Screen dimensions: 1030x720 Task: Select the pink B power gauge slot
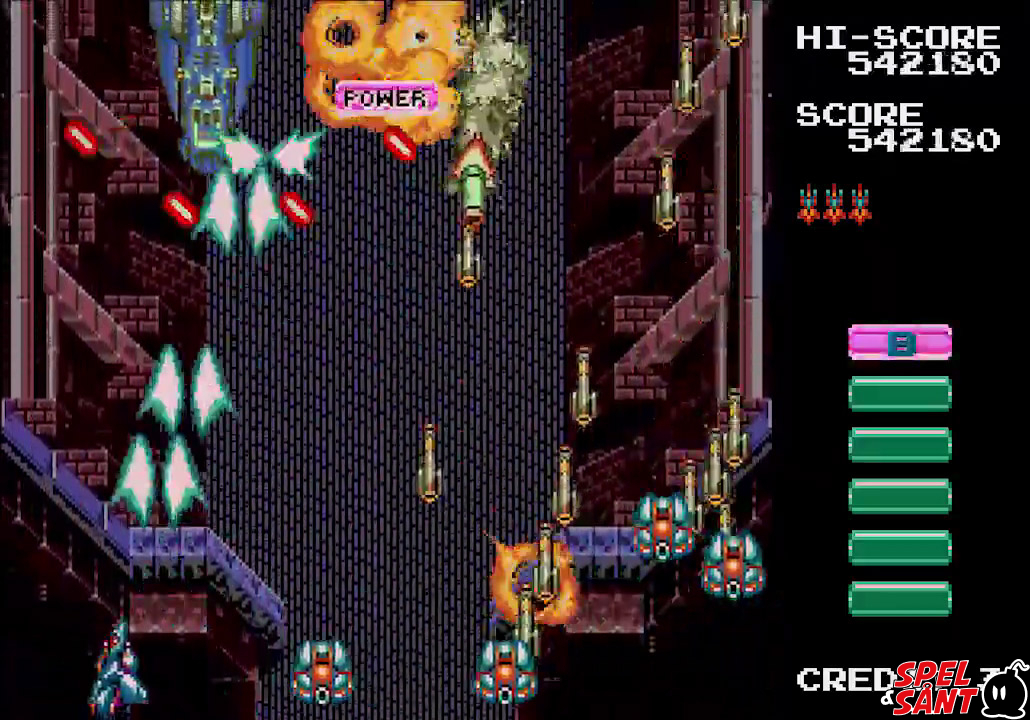pos(899,343)
